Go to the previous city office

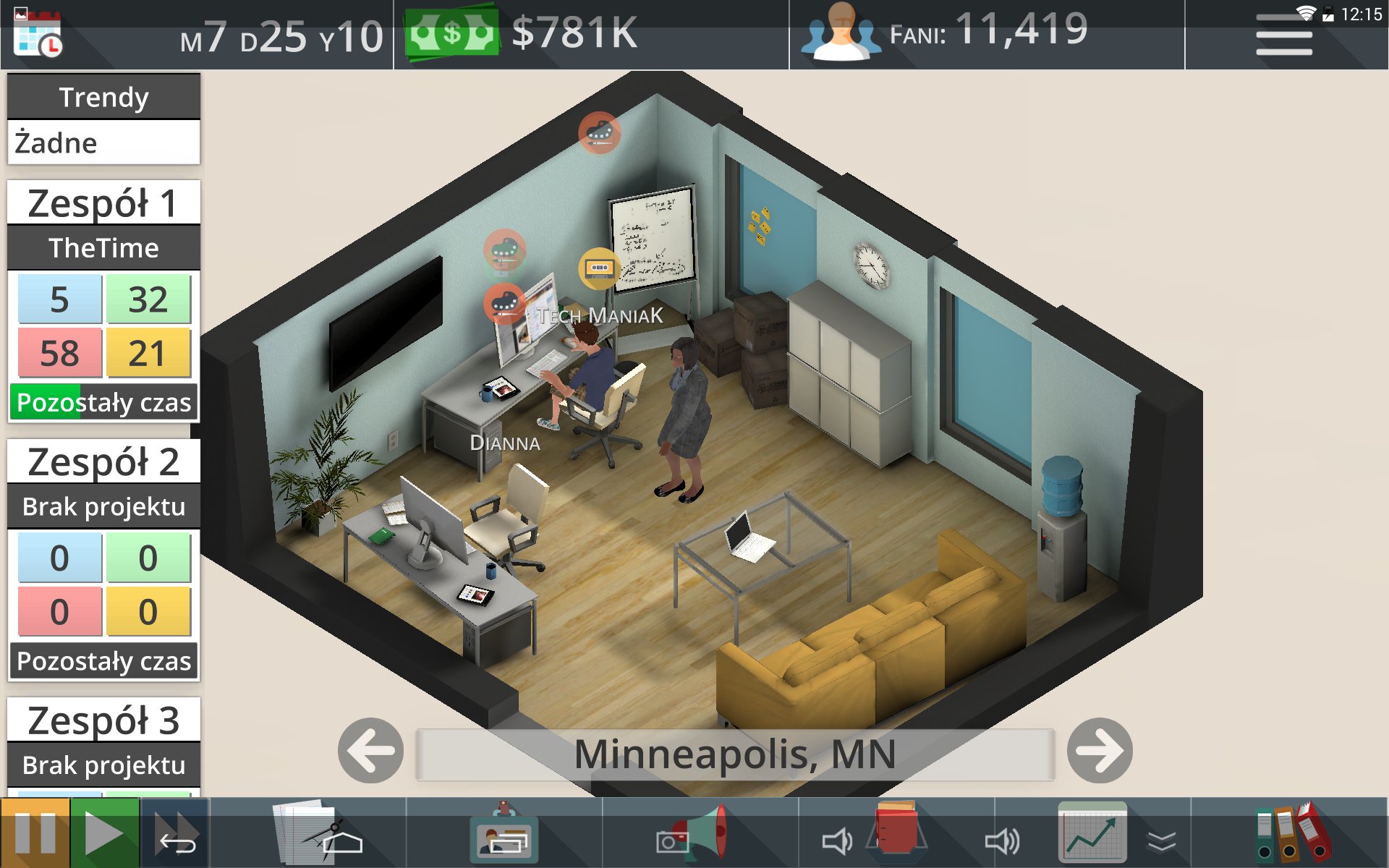coord(371,751)
